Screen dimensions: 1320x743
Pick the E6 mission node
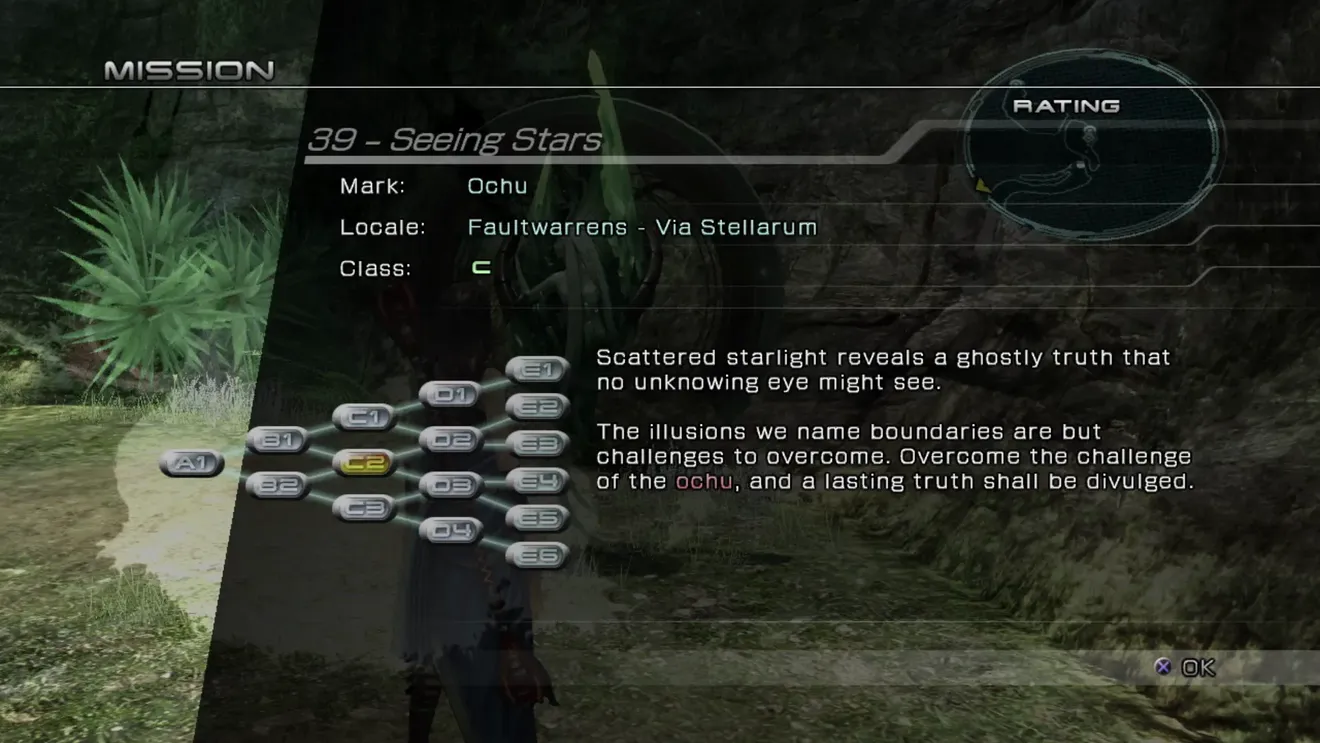coord(538,555)
